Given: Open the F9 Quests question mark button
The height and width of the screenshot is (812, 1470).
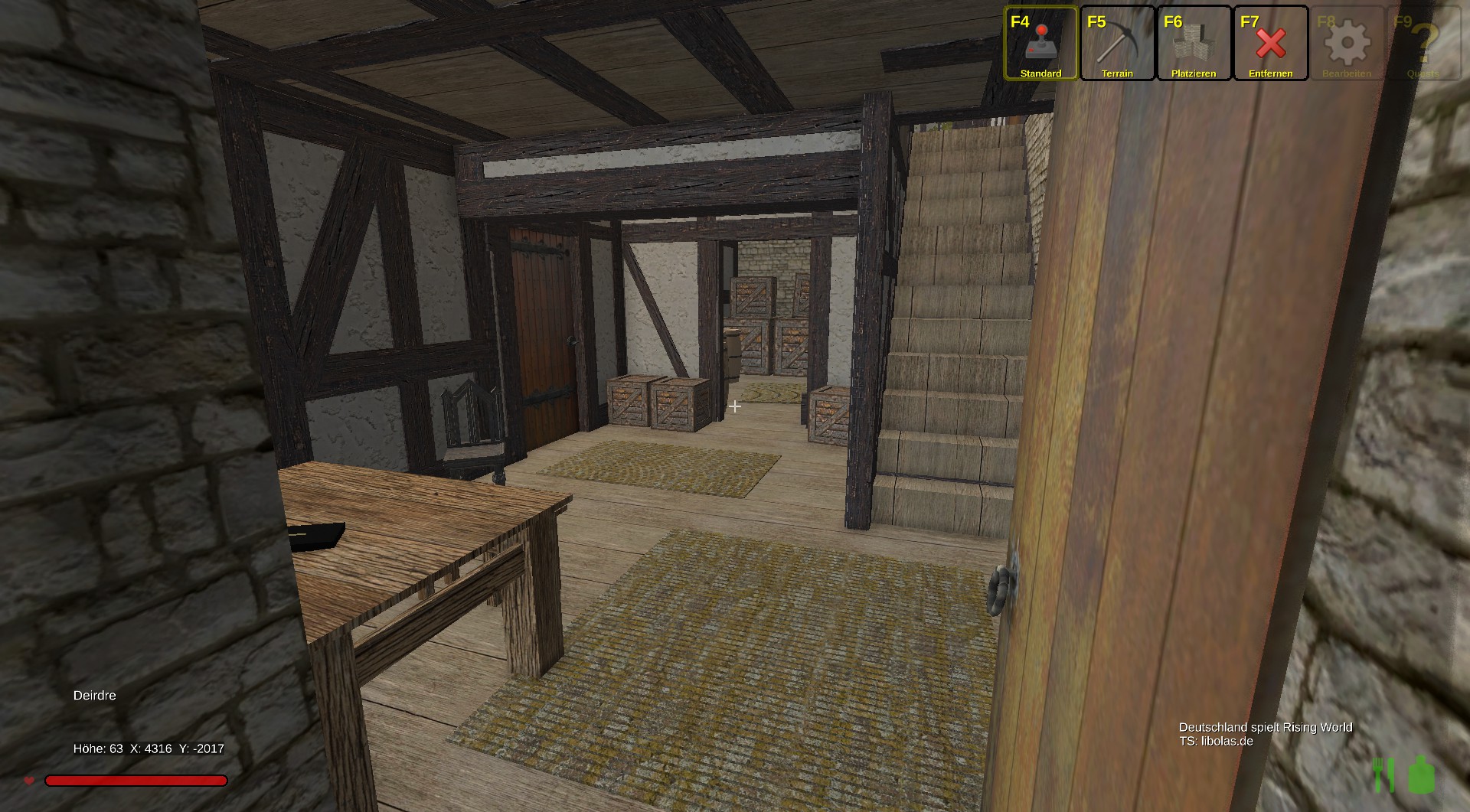Looking at the screenshot, I should 1423,44.
